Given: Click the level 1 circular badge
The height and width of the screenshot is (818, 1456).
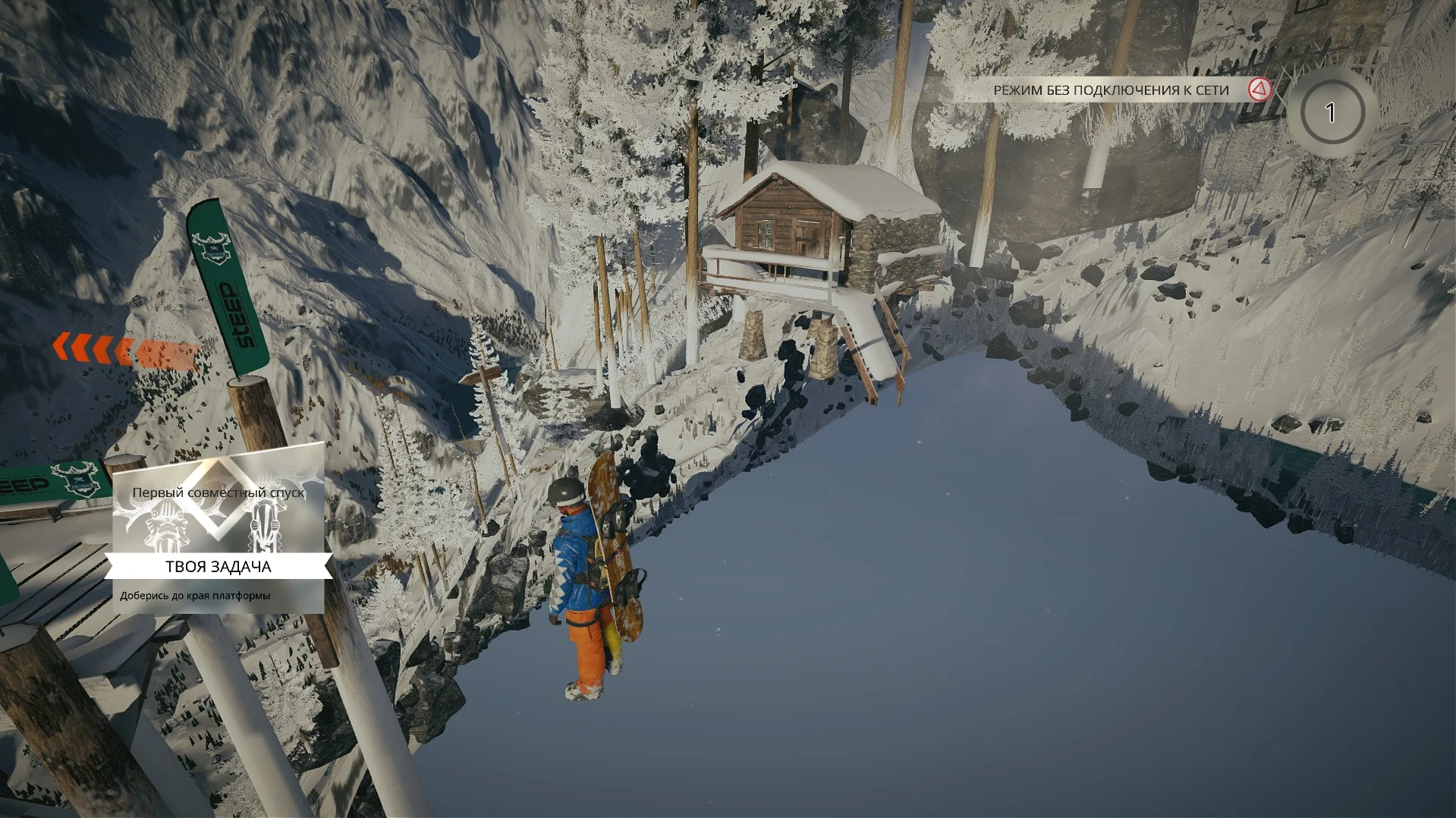Looking at the screenshot, I should [1330, 113].
